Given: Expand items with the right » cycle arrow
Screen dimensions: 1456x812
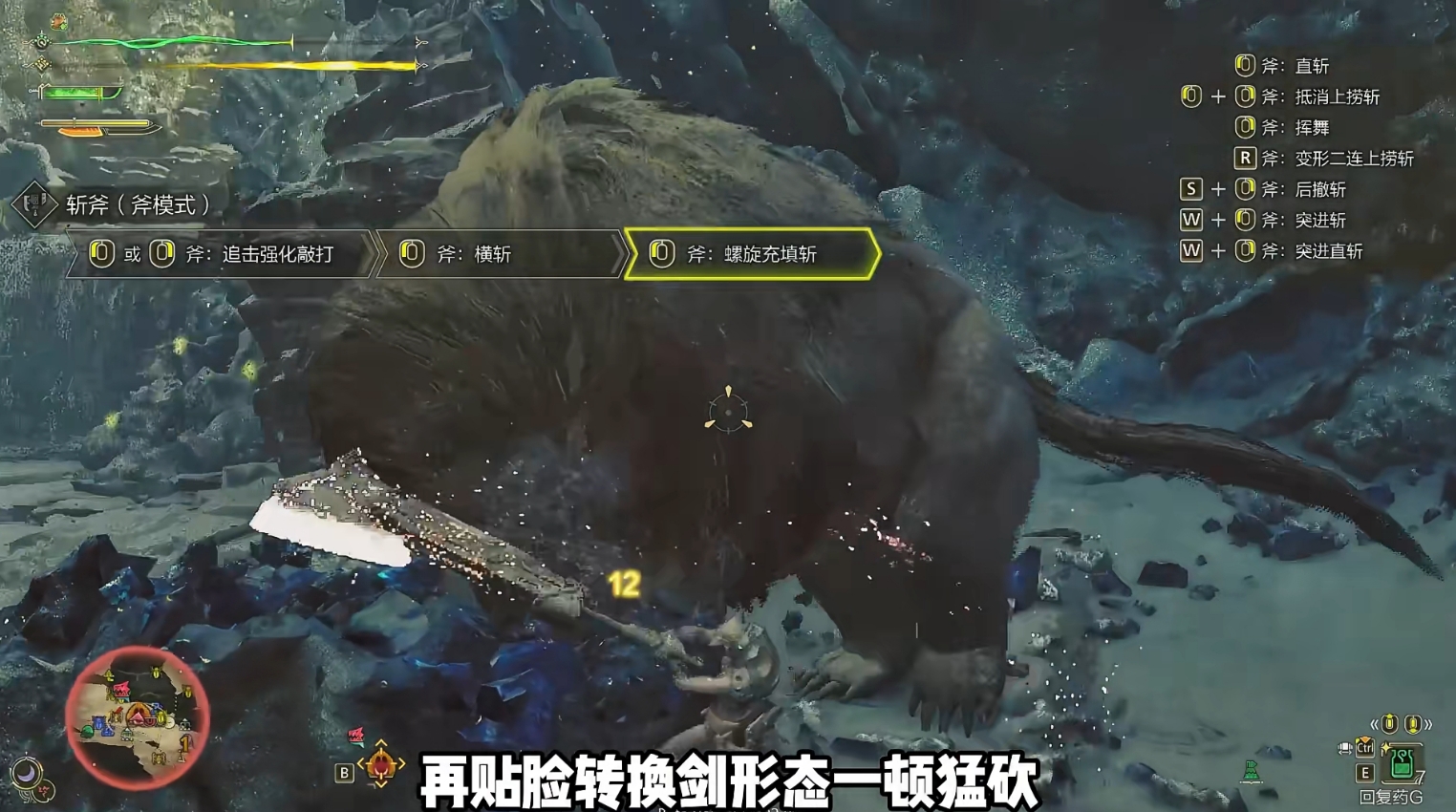Looking at the screenshot, I should tap(1429, 724).
